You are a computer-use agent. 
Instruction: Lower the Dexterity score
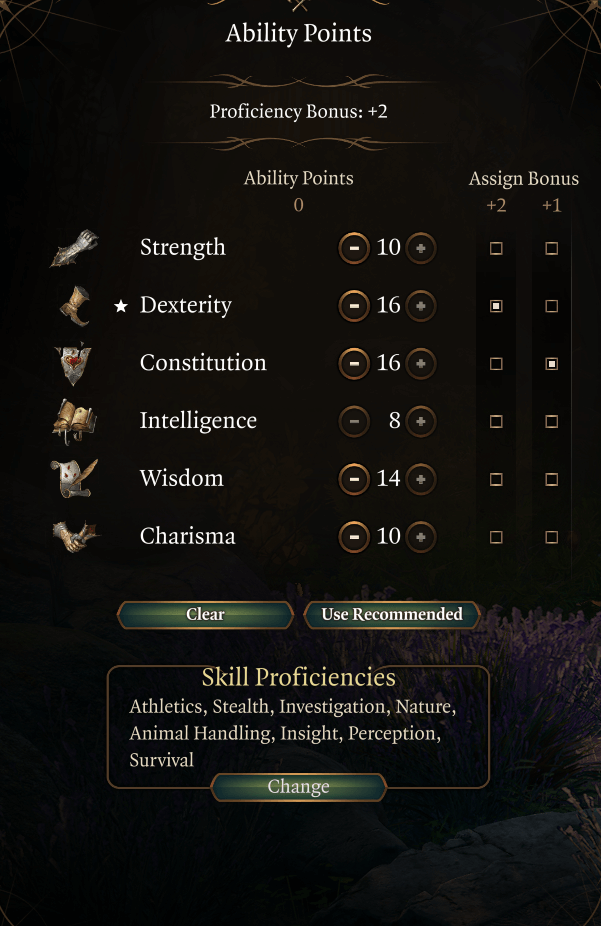[x=353, y=306]
